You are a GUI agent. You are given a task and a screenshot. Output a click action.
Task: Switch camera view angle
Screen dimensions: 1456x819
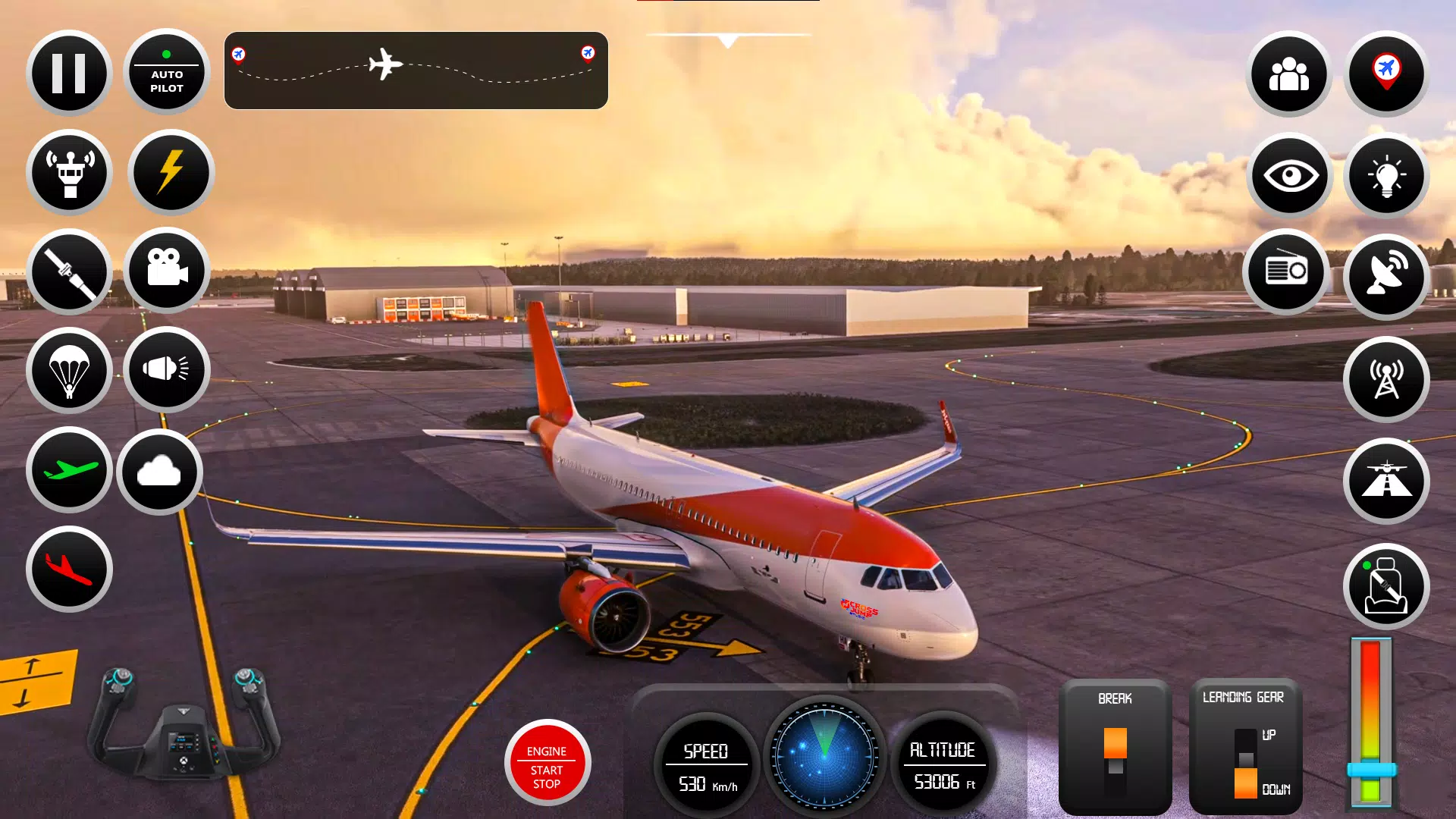166,271
